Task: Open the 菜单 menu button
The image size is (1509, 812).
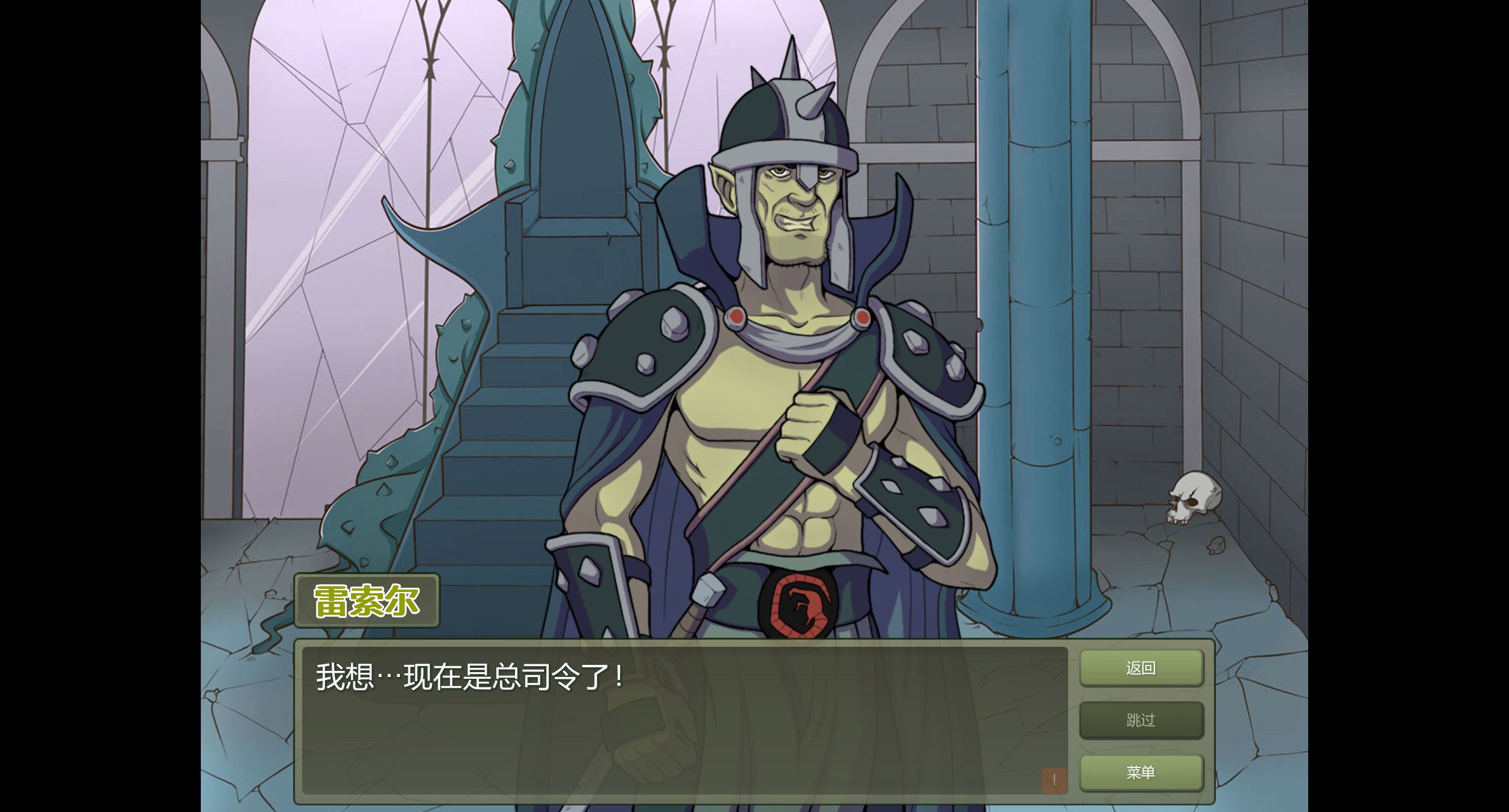Action: coord(1140,772)
